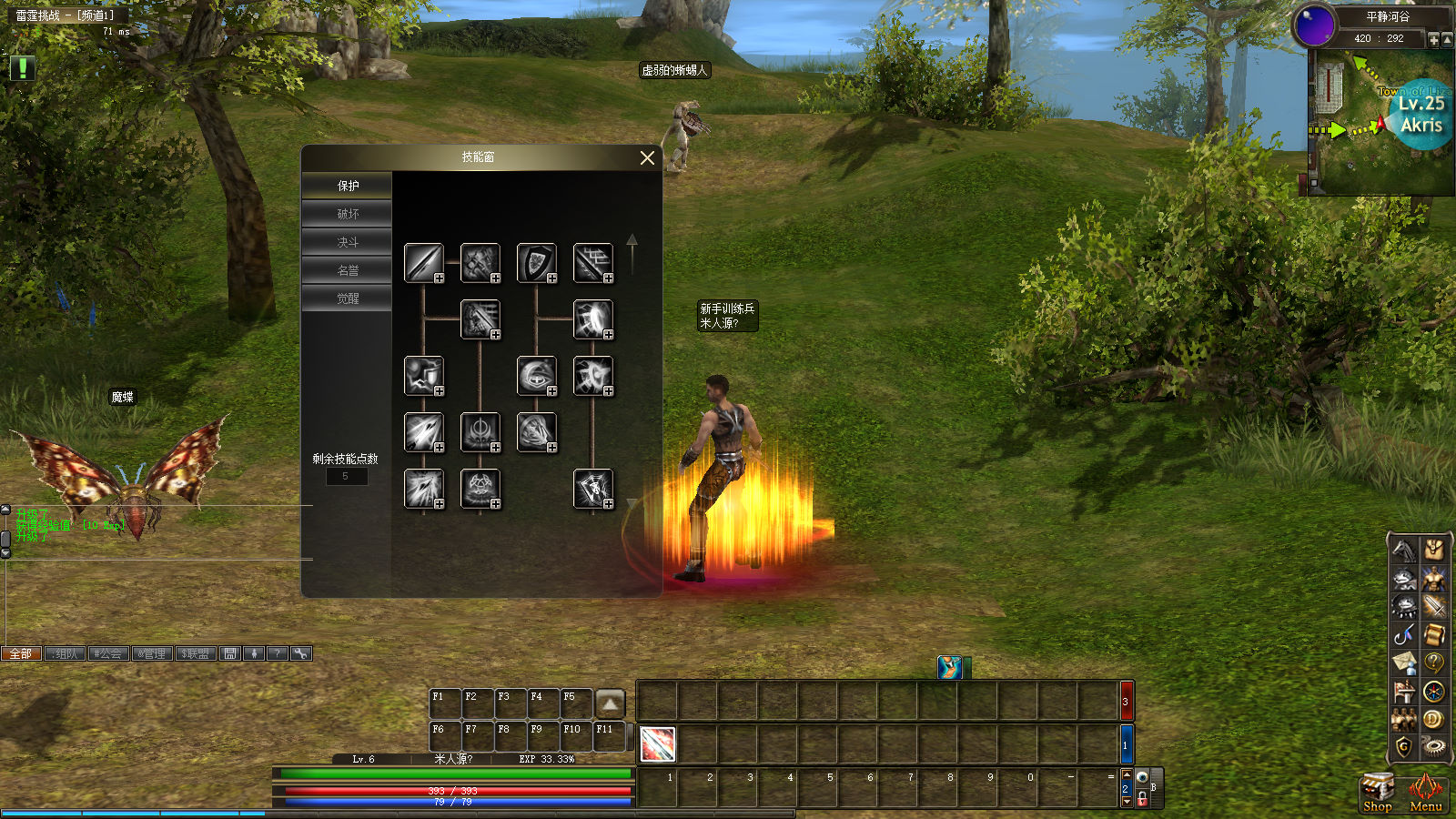Image resolution: width=1456 pixels, height=819 pixels.
Task: Open the mail envelope icon
Action: (x=1404, y=662)
